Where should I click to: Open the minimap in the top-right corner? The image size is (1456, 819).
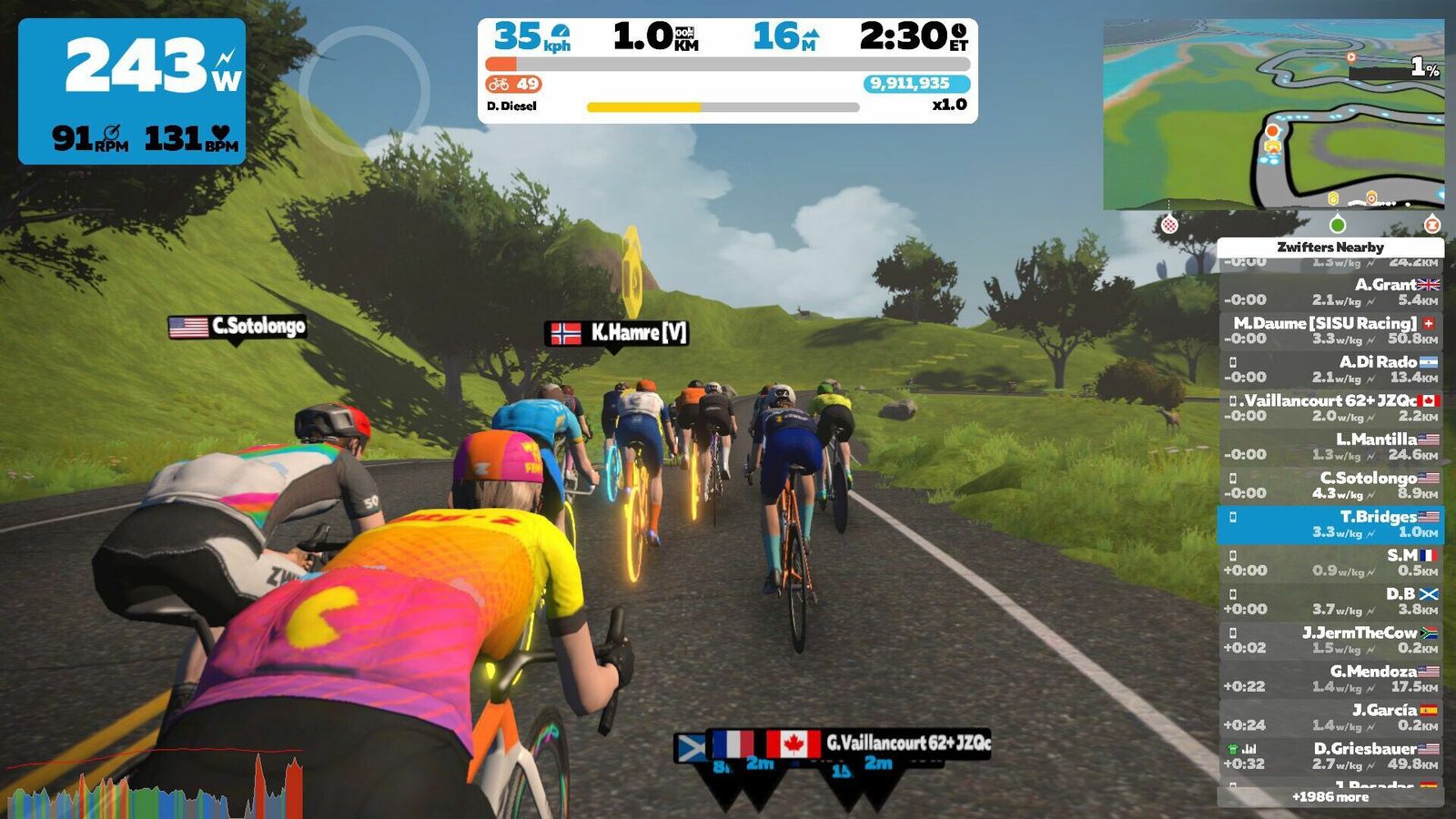pyautogui.click(x=1273, y=115)
